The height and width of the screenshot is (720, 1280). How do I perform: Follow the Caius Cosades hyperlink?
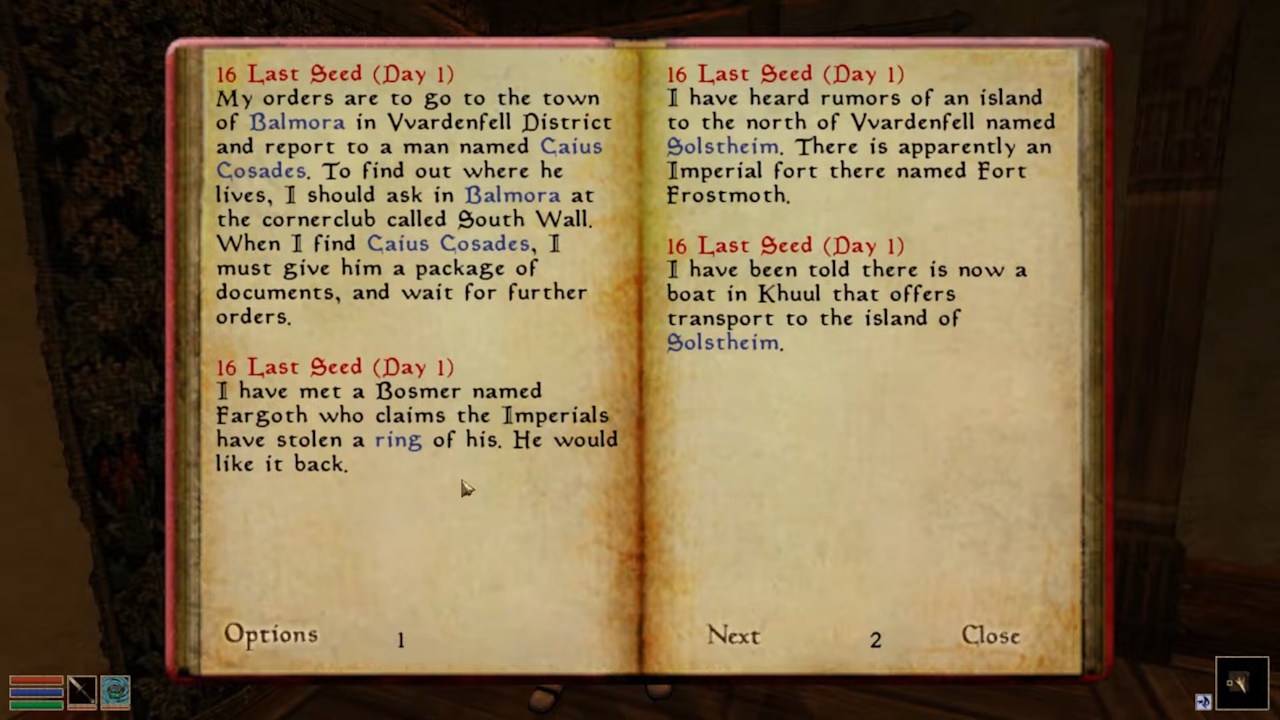point(570,146)
